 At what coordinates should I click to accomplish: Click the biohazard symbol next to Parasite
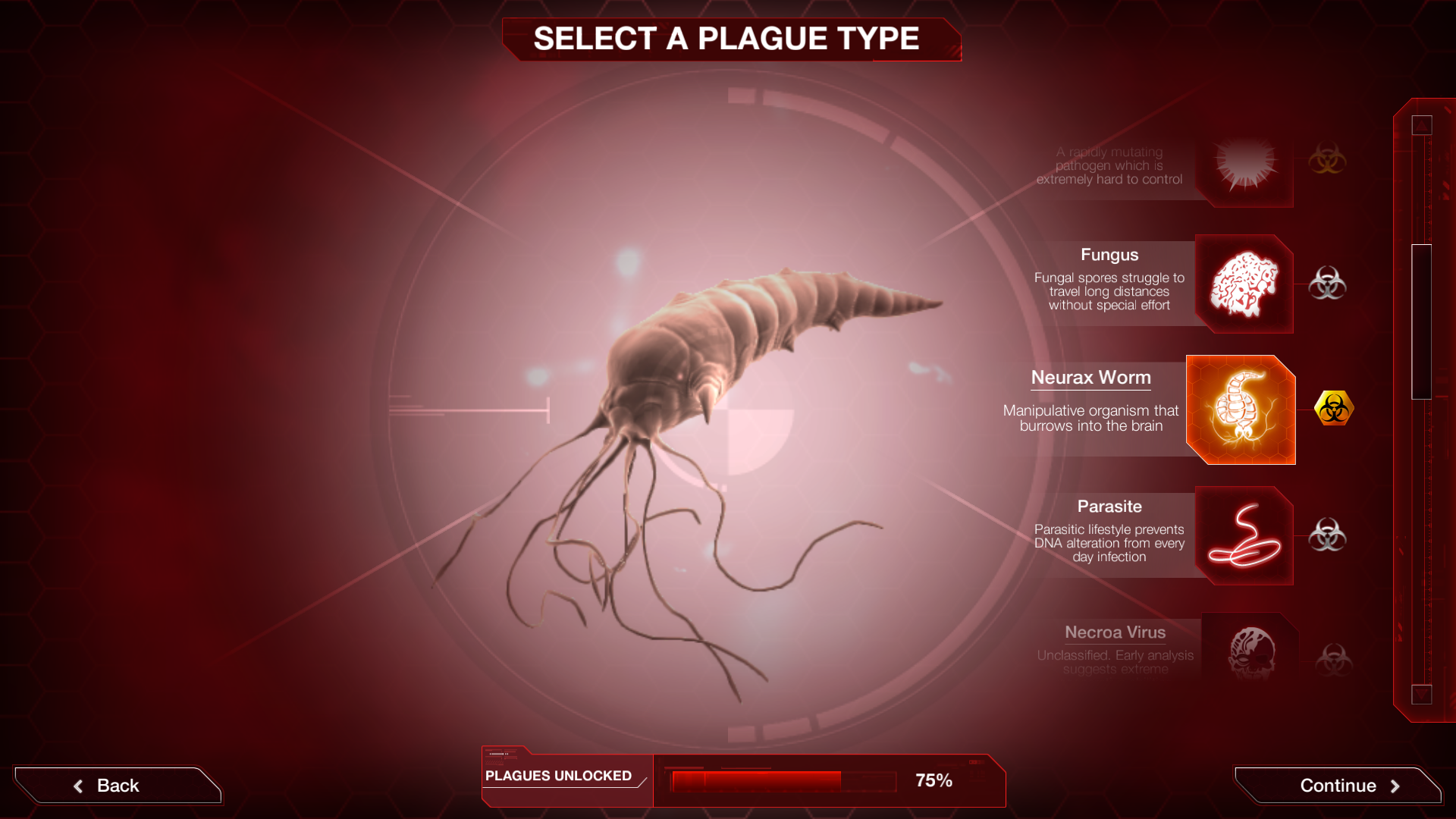click(1329, 535)
